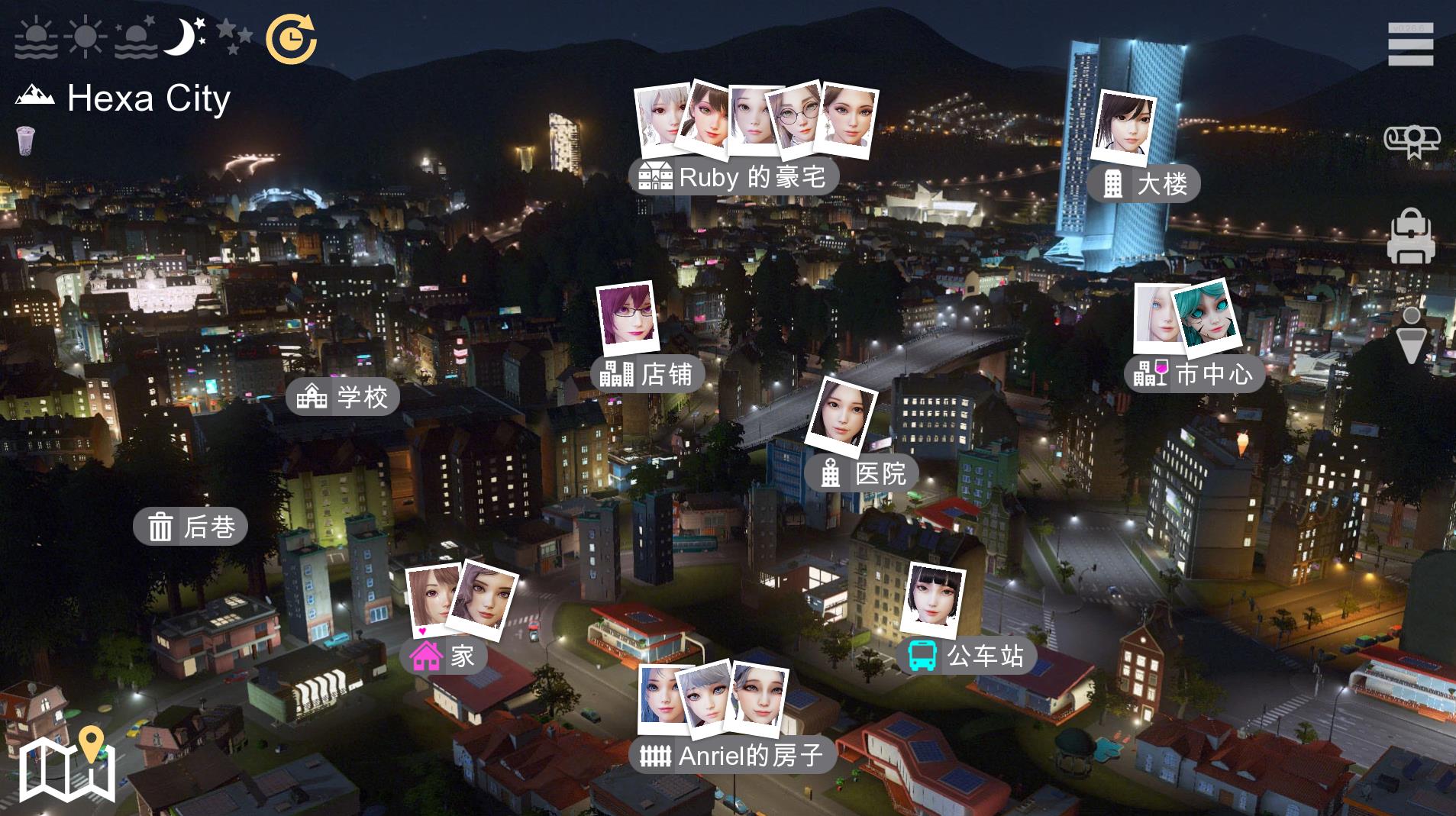Open the backpack inventory

tap(1410, 237)
